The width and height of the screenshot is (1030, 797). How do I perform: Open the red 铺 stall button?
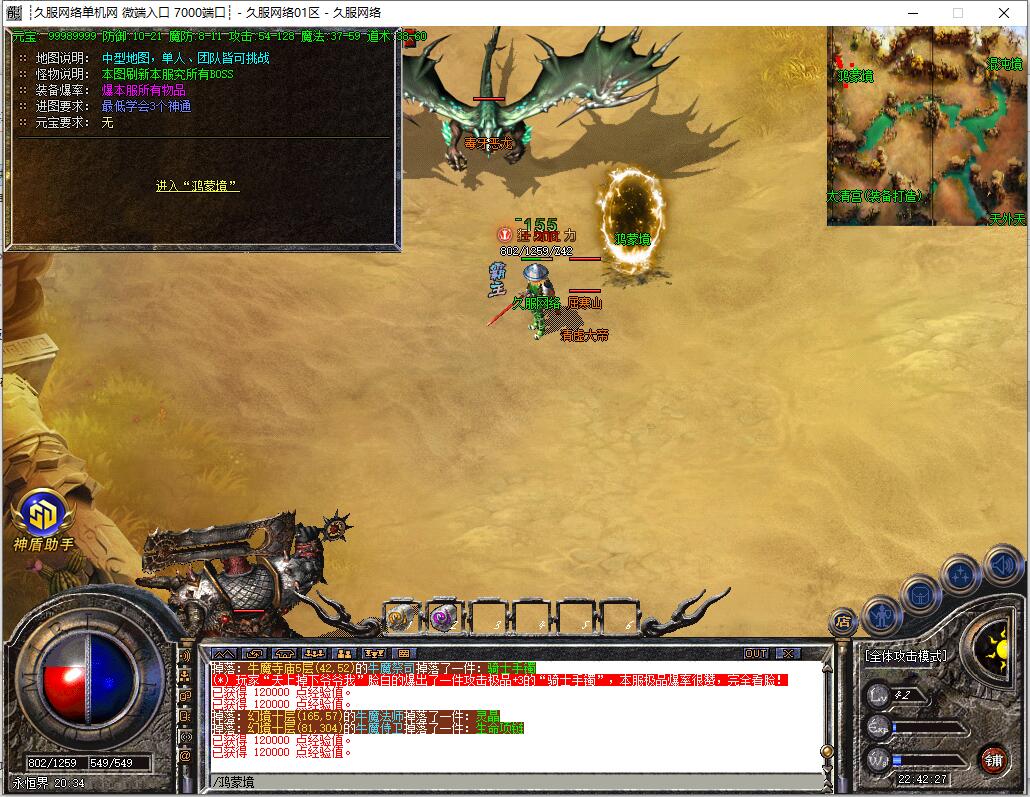[992, 758]
